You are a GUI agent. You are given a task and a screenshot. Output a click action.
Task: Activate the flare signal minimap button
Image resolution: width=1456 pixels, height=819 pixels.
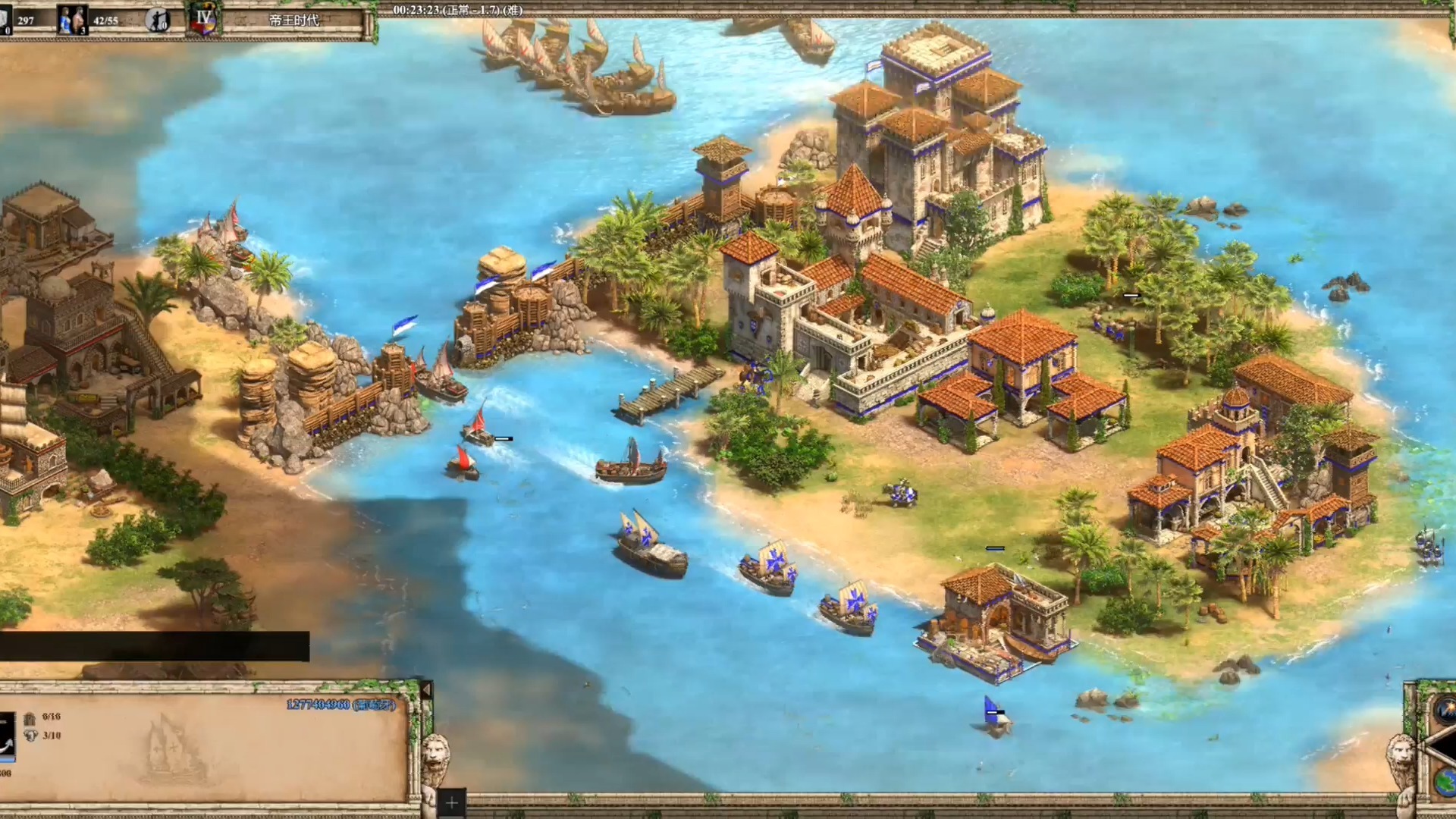coord(1445,710)
